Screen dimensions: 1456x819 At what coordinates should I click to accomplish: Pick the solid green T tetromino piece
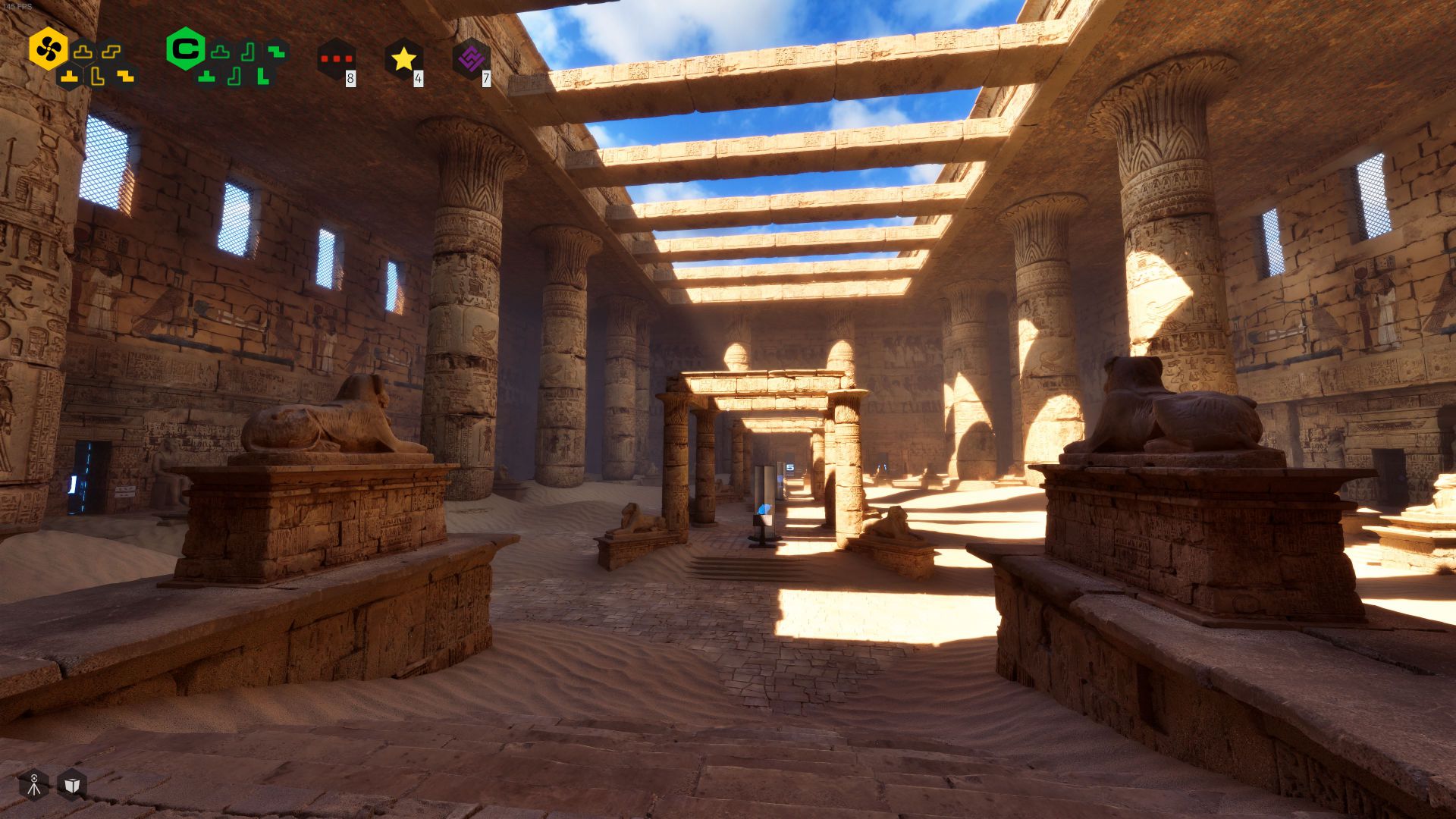tap(206, 76)
